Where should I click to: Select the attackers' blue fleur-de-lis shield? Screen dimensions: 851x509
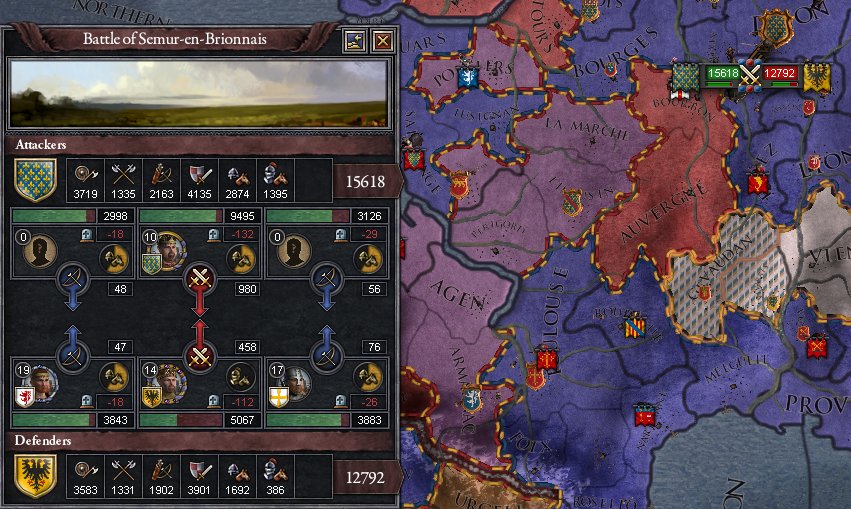pos(34,180)
